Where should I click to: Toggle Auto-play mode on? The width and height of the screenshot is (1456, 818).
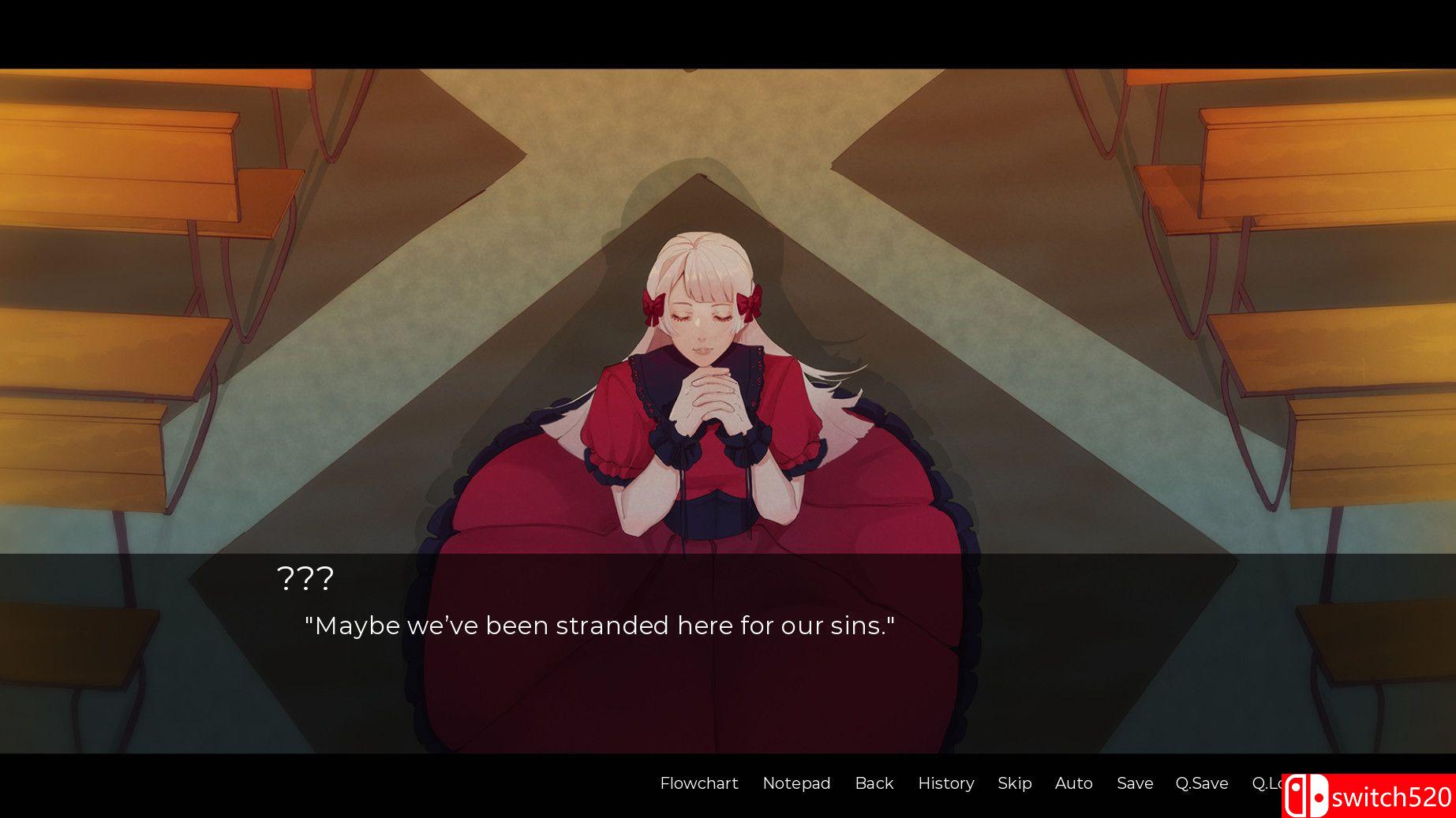(1073, 783)
